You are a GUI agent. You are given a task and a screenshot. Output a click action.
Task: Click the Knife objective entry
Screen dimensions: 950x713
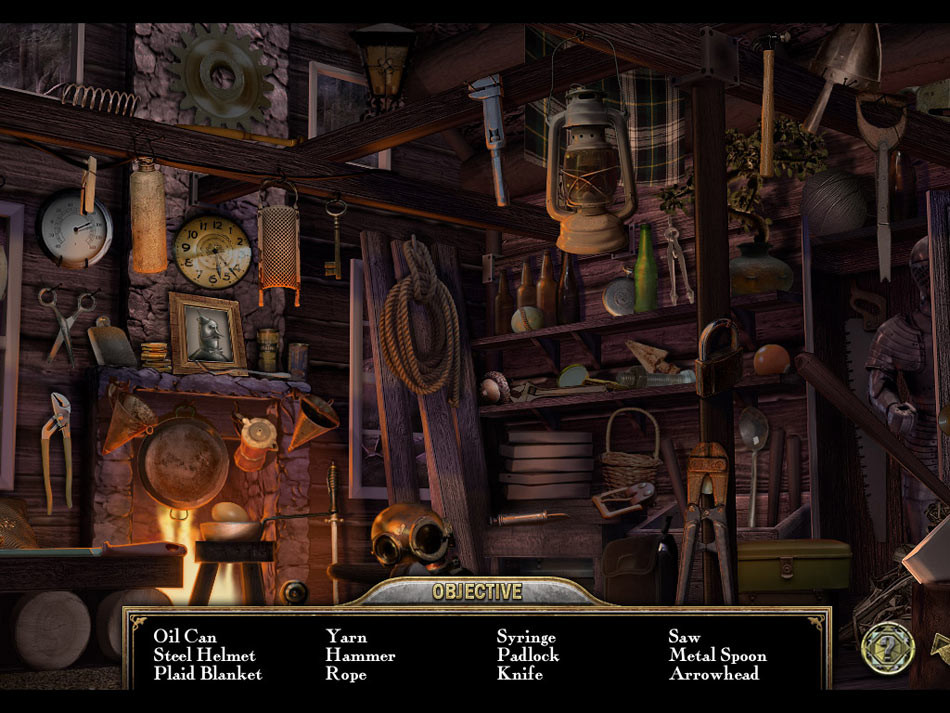tap(520, 674)
